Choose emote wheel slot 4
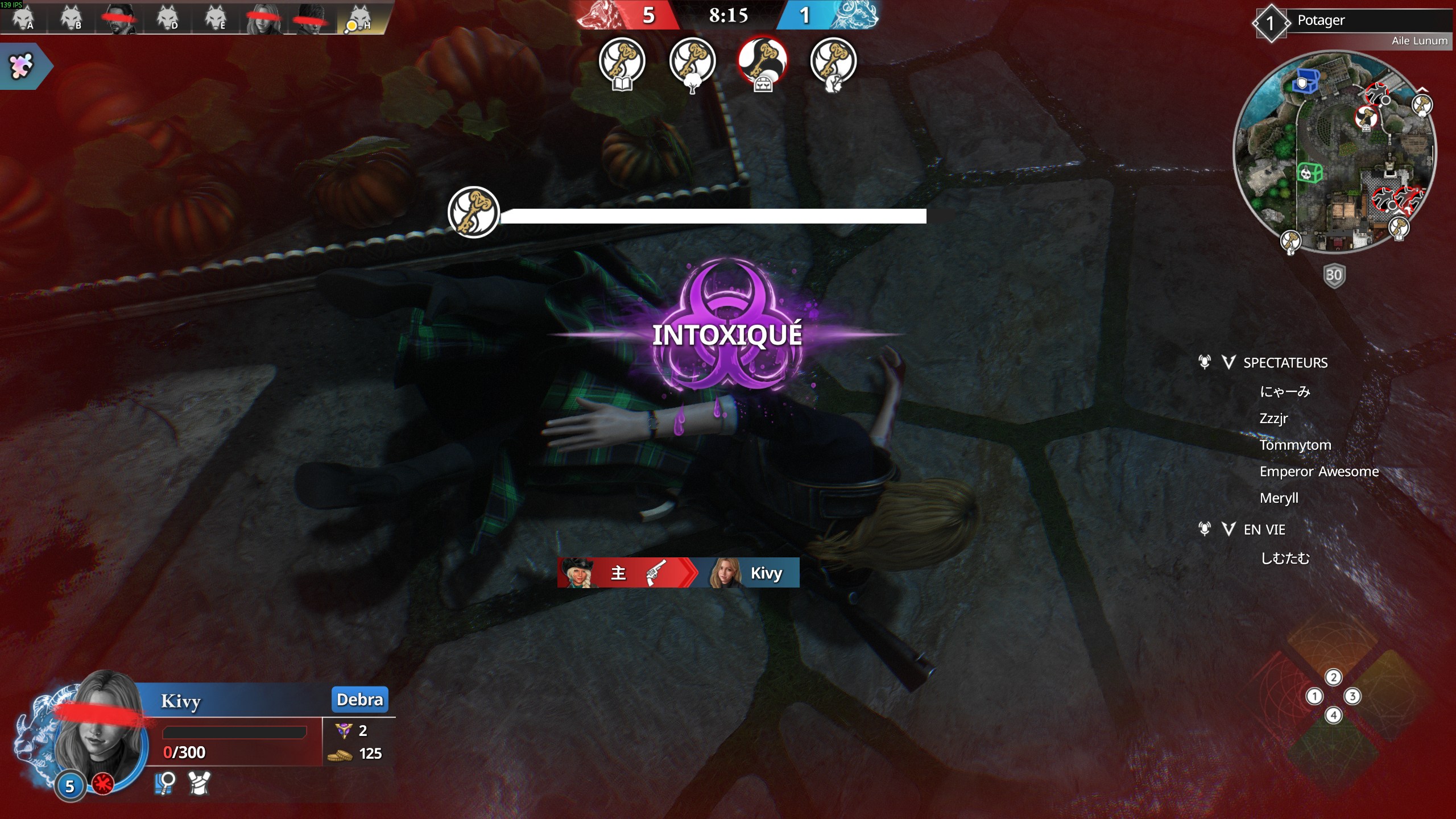This screenshot has width=1456, height=819. pos(1333,715)
